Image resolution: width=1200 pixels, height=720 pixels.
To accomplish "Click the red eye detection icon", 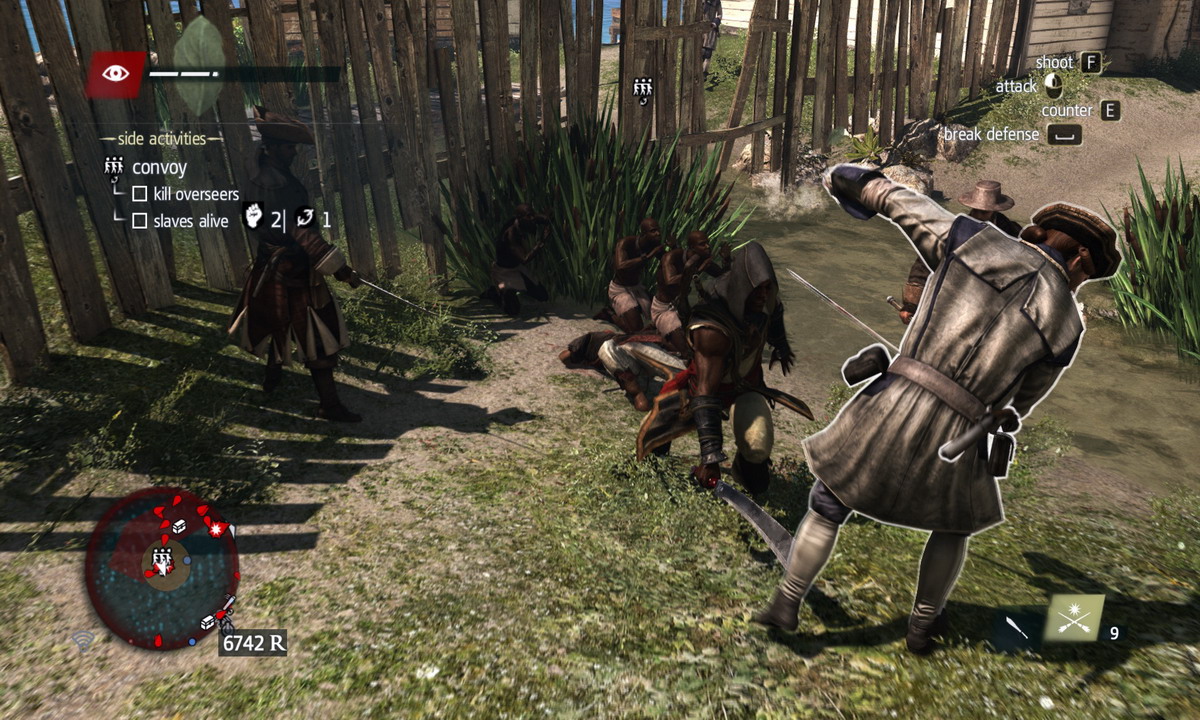I will pyautogui.click(x=115, y=74).
